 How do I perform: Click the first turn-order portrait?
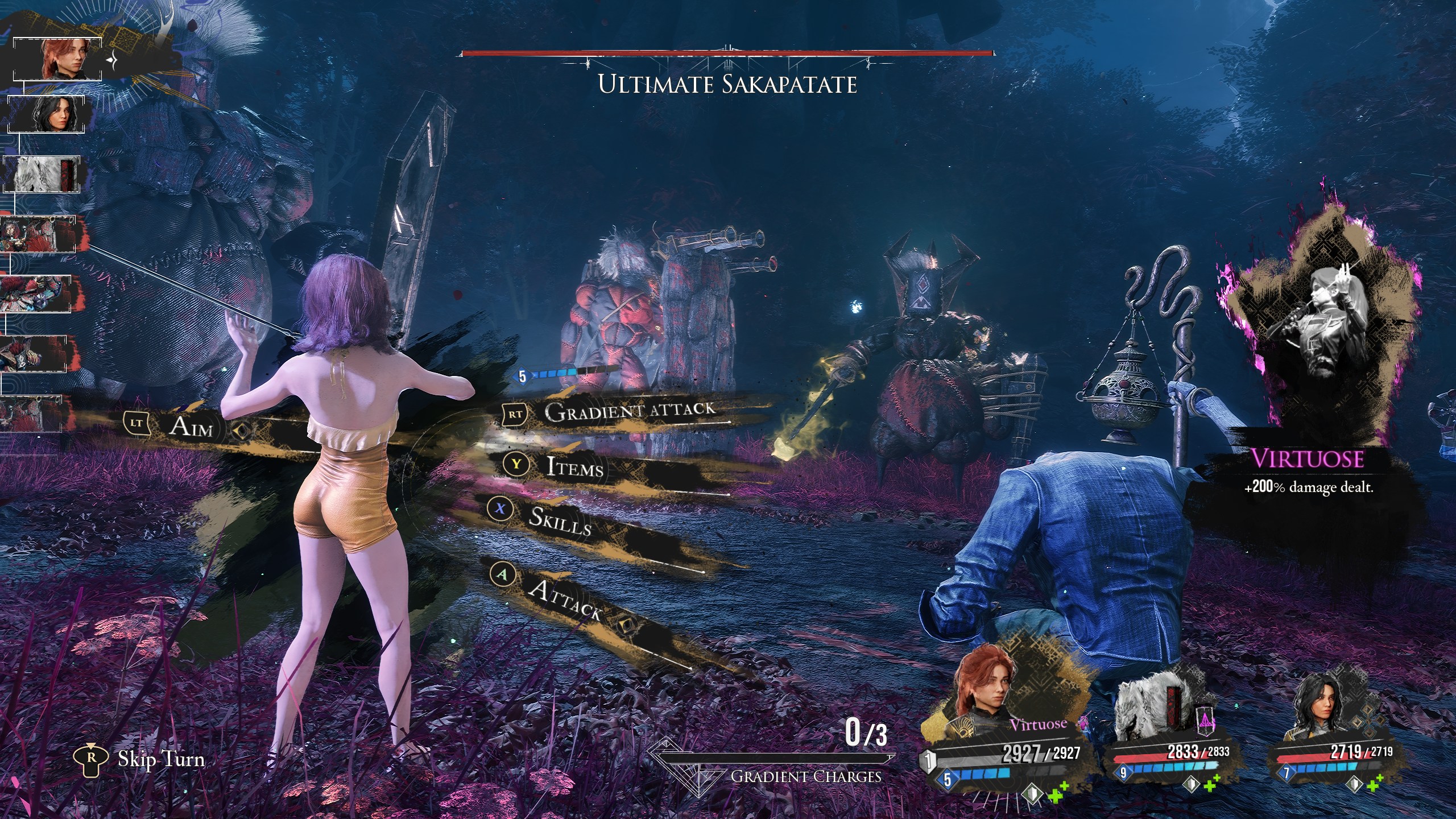(x=57, y=59)
